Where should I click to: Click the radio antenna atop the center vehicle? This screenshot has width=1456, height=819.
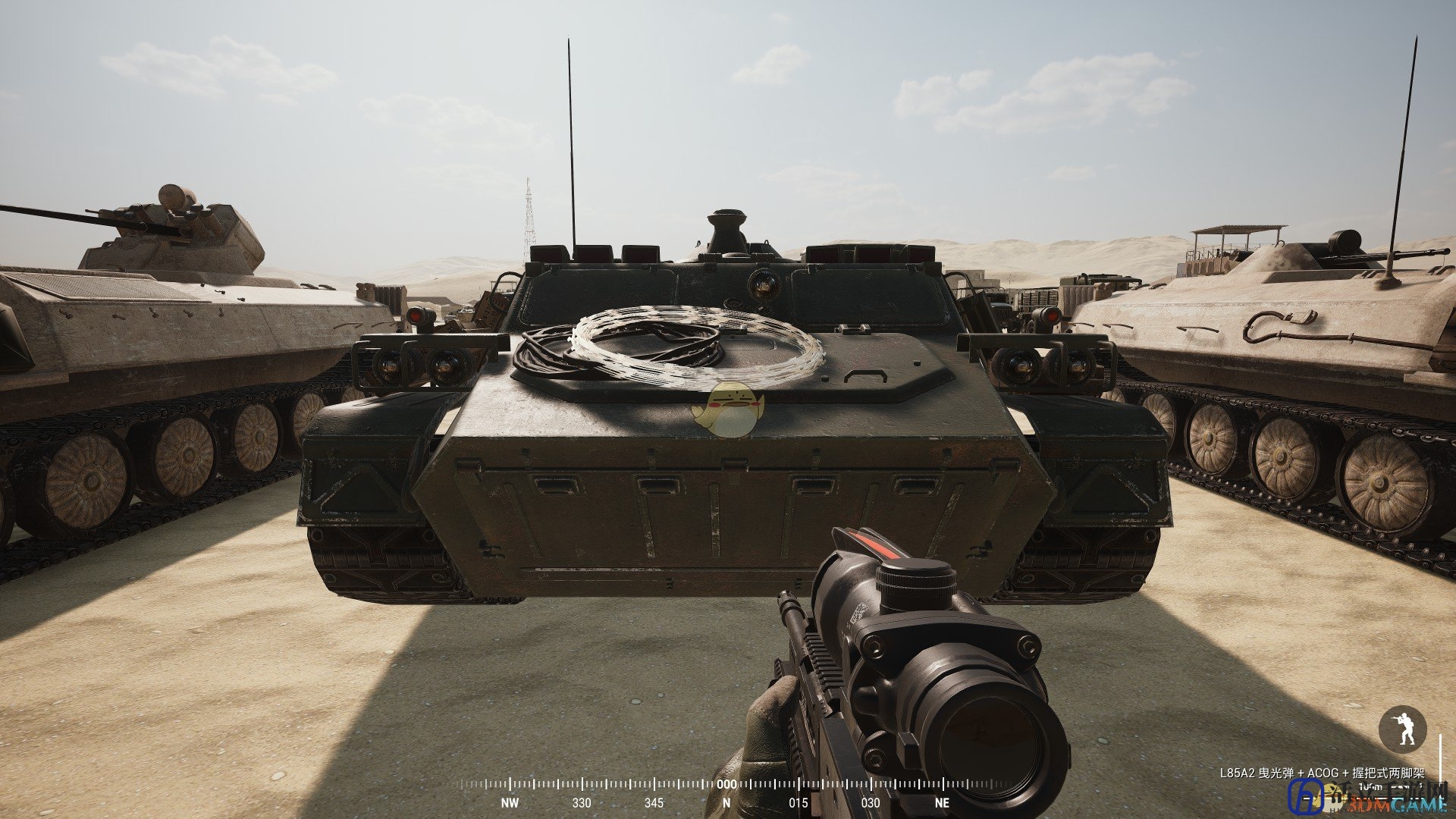[x=573, y=136]
